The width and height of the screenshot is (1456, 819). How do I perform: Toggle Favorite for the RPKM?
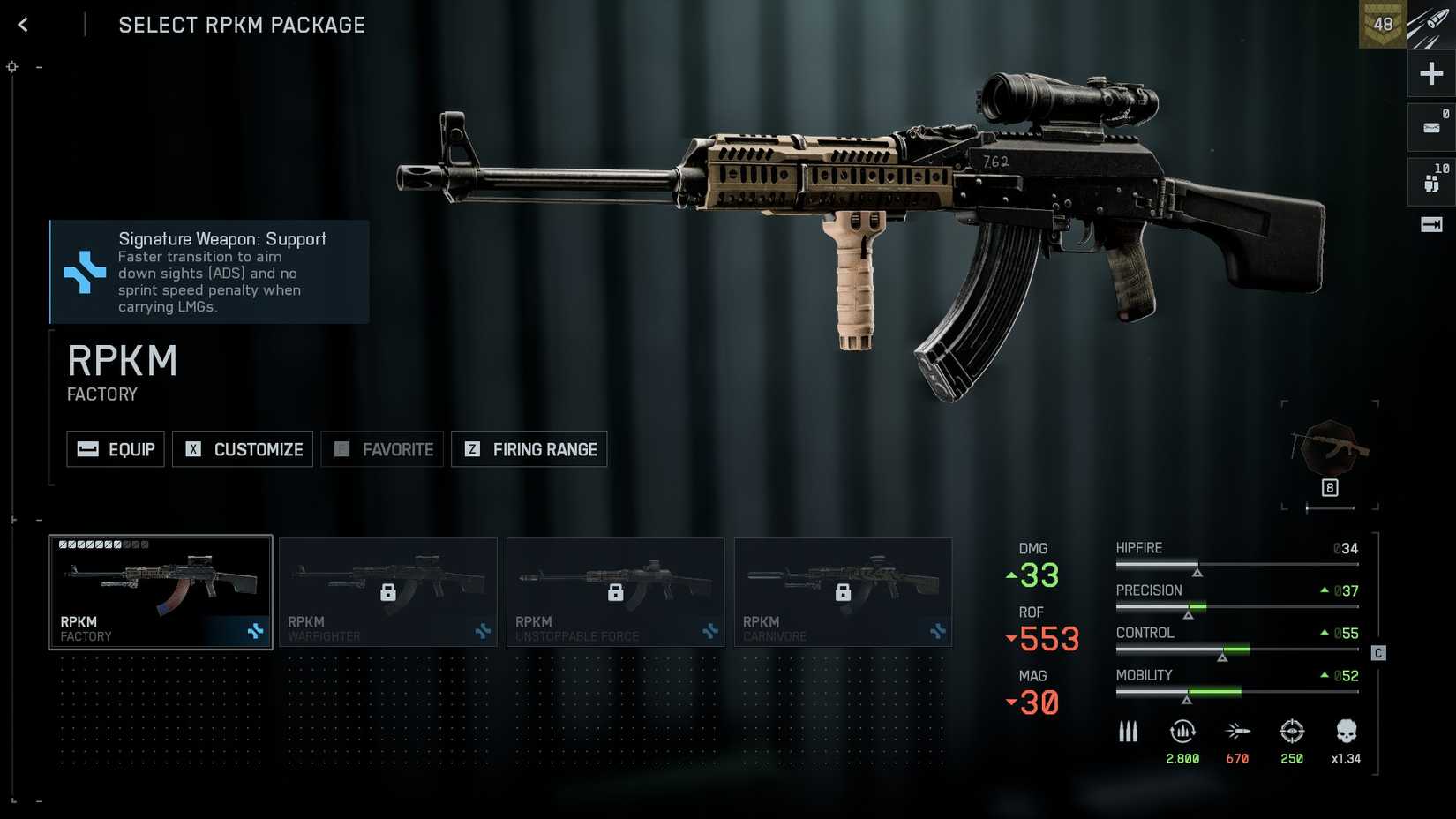[x=381, y=449]
